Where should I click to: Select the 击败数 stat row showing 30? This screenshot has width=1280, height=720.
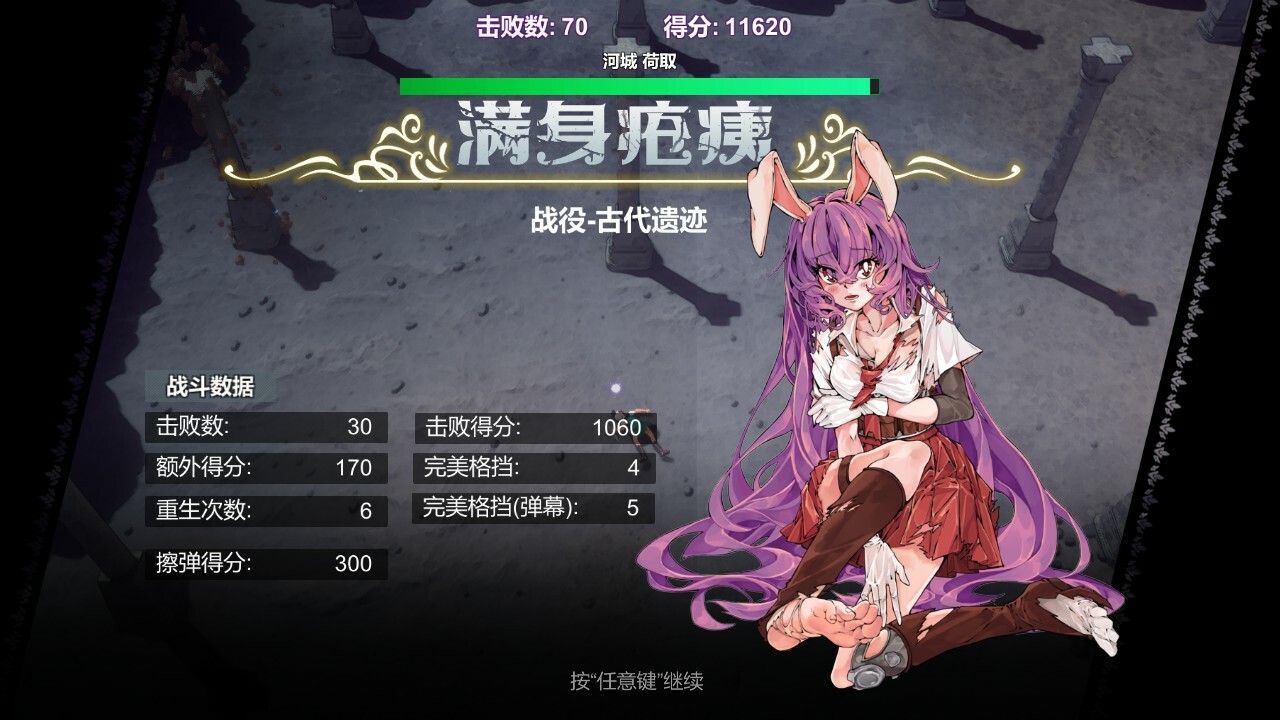265,427
